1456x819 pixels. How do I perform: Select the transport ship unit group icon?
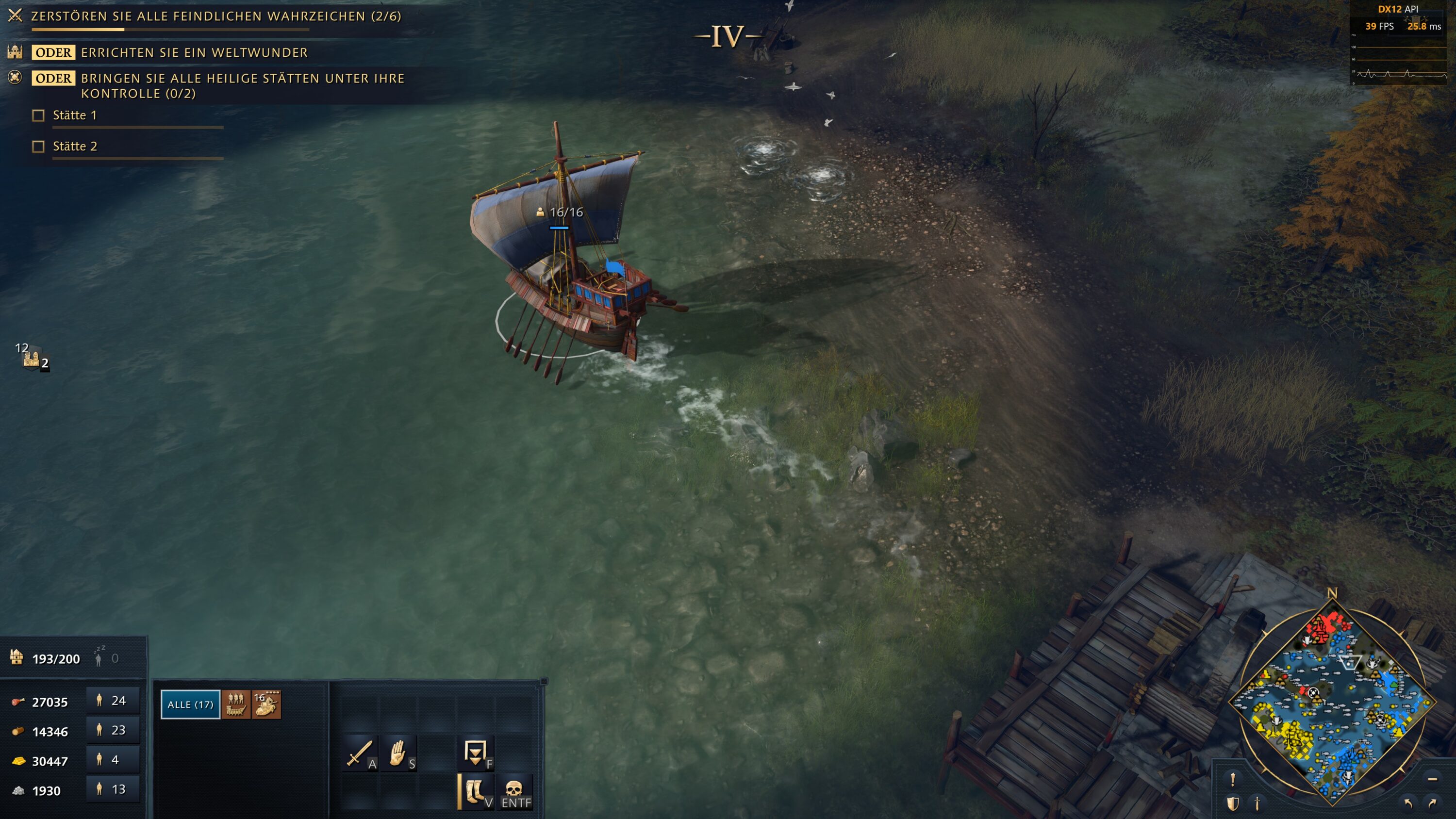point(236,704)
